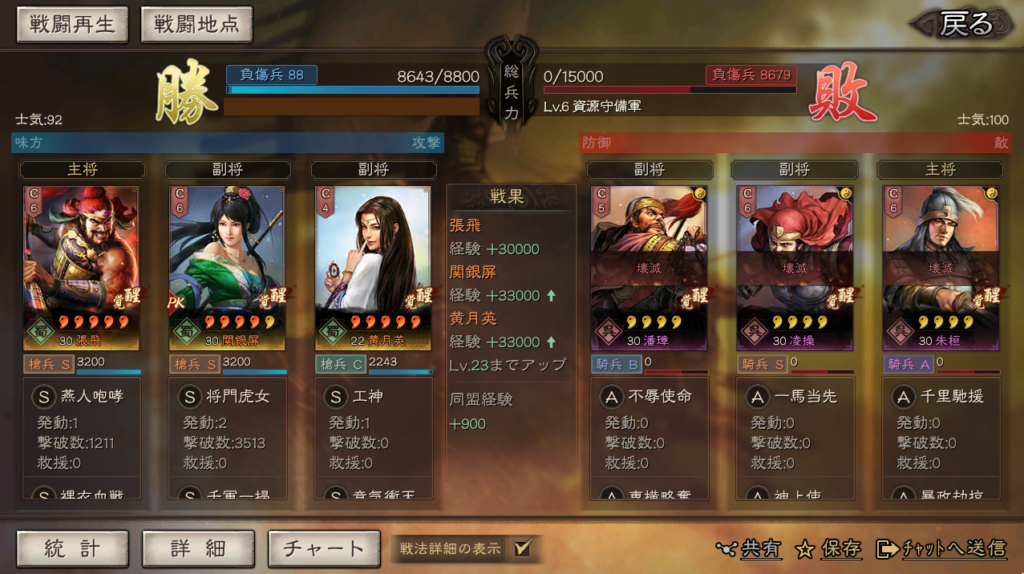Share the battle report via 共有
The width and height of the screenshot is (1024, 574).
pyautogui.click(x=750, y=548)
